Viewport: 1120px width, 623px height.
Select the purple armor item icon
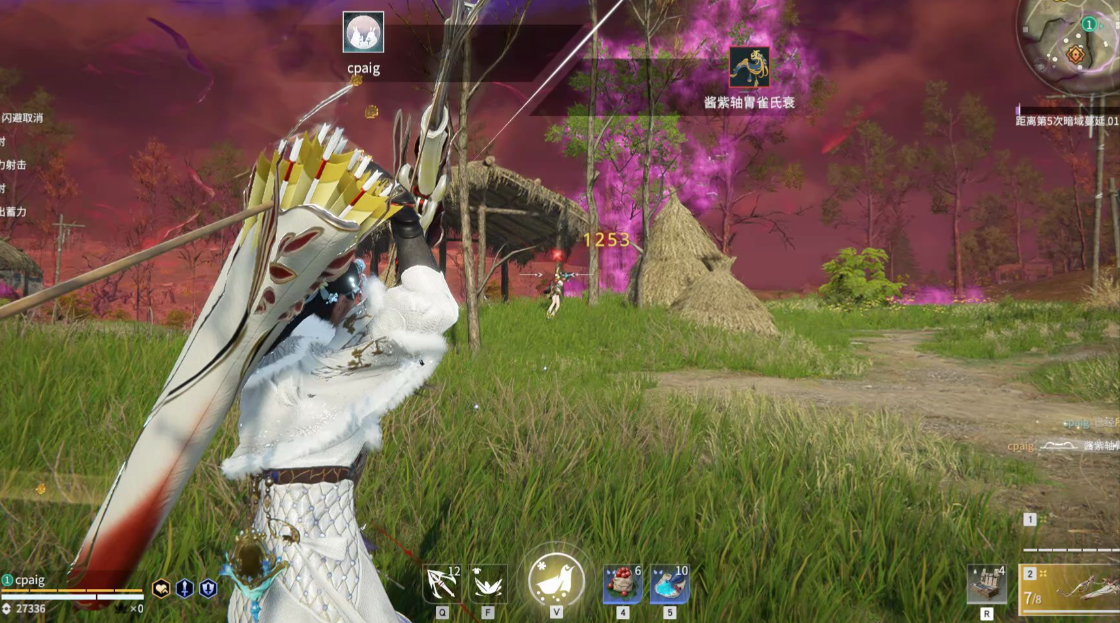[x=749, y=67]
